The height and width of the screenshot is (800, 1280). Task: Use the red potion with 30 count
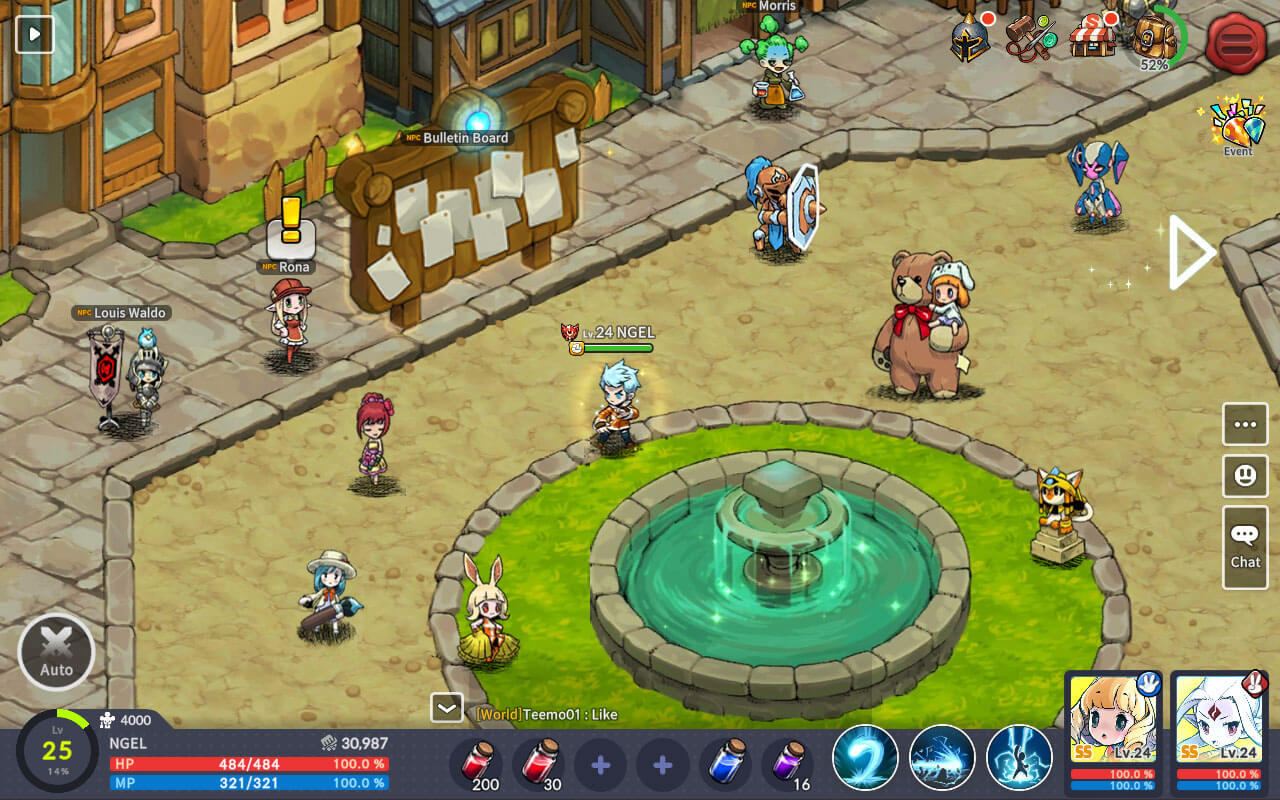tap(539, 762)
